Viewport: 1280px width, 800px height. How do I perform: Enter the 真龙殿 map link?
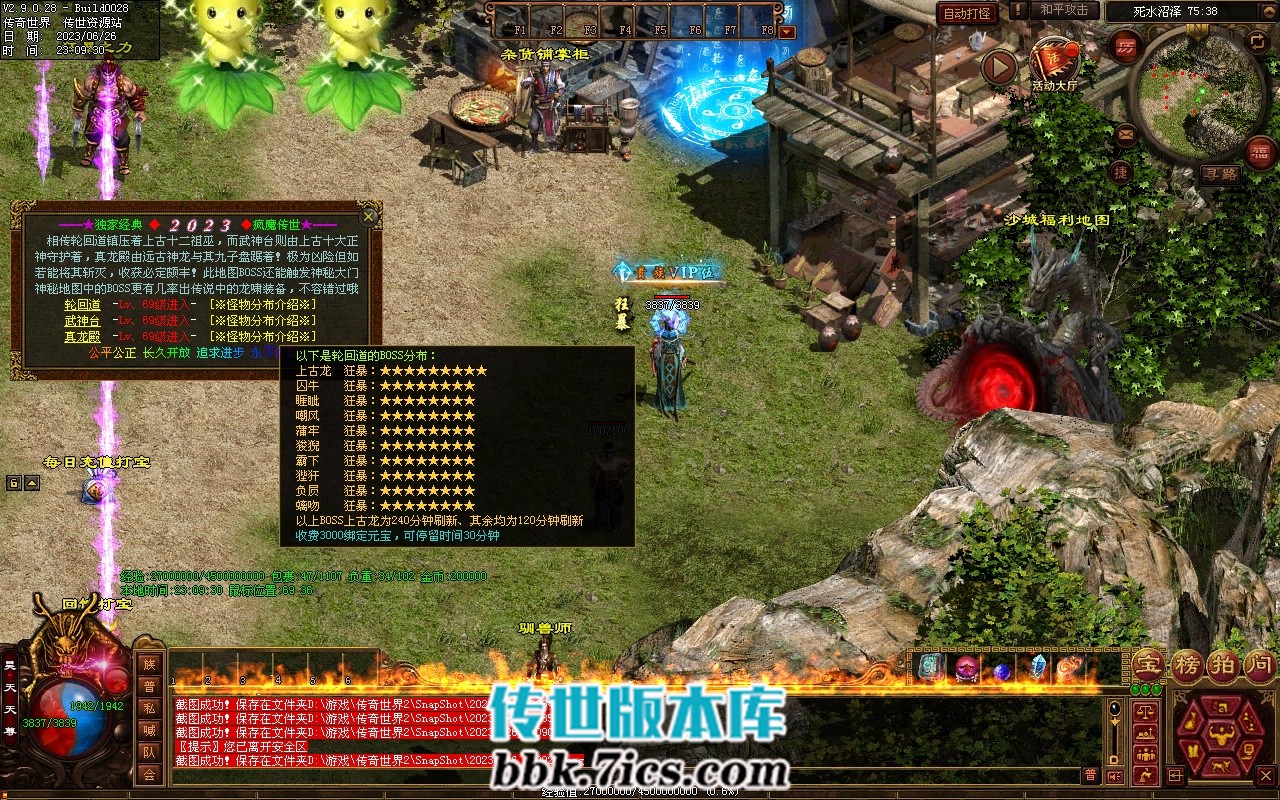pyautogui.click(x=82, y=337)
